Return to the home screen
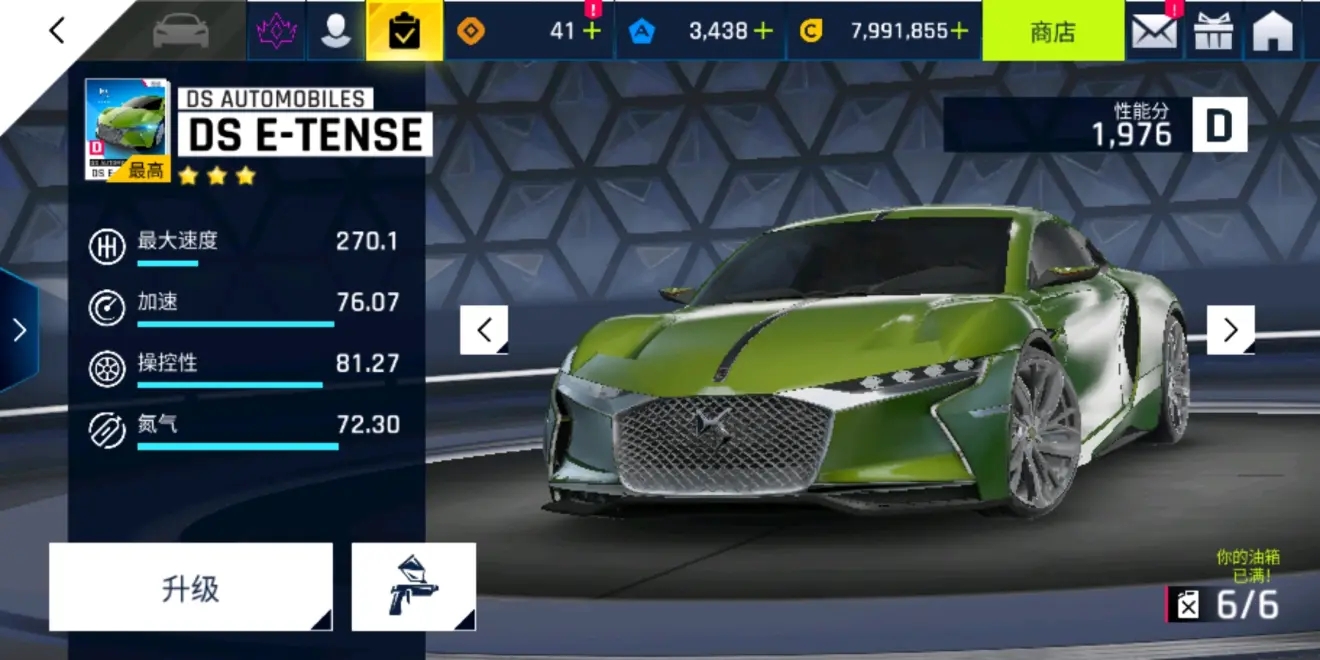This screenshot has height=660, width=1320. tap(1273, 31)
